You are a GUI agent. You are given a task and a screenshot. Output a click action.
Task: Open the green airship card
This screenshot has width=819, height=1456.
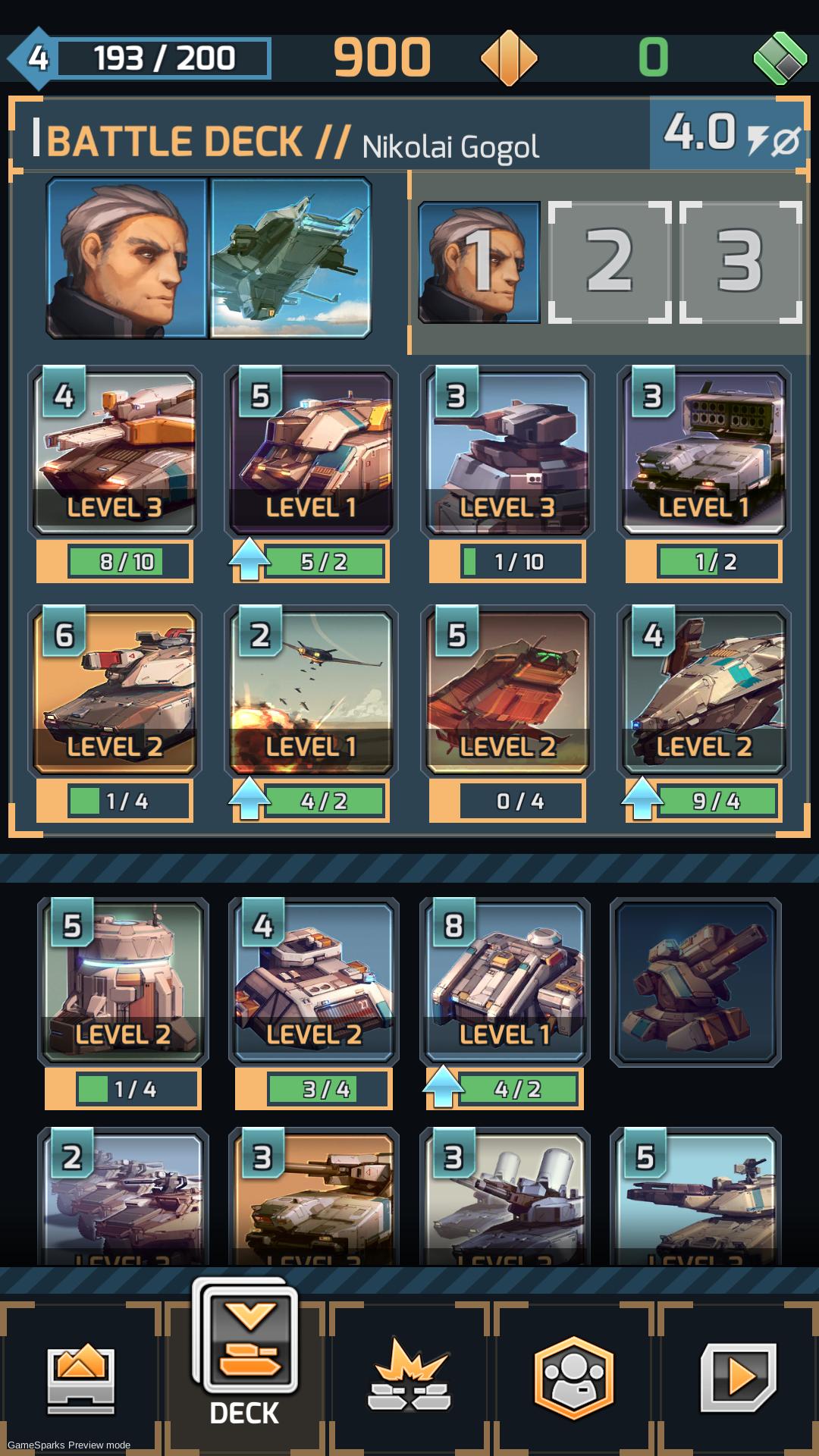coord(291,258)
